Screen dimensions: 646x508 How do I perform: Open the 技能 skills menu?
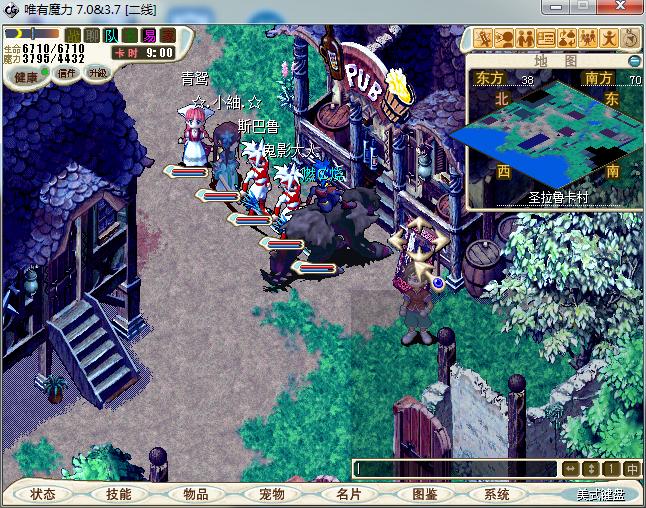point(119,494)
